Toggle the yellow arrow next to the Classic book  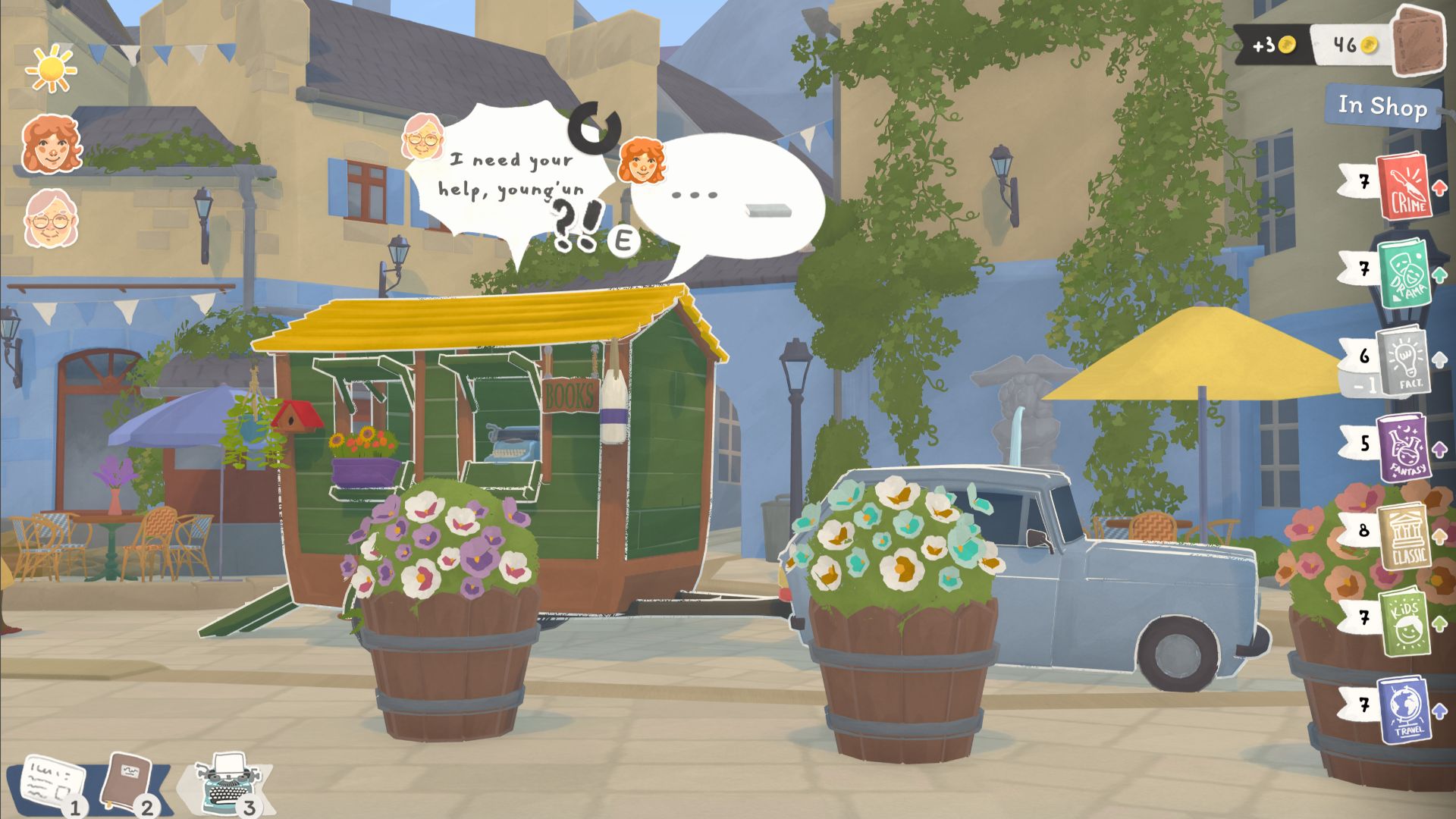(x=1441, y=537)
